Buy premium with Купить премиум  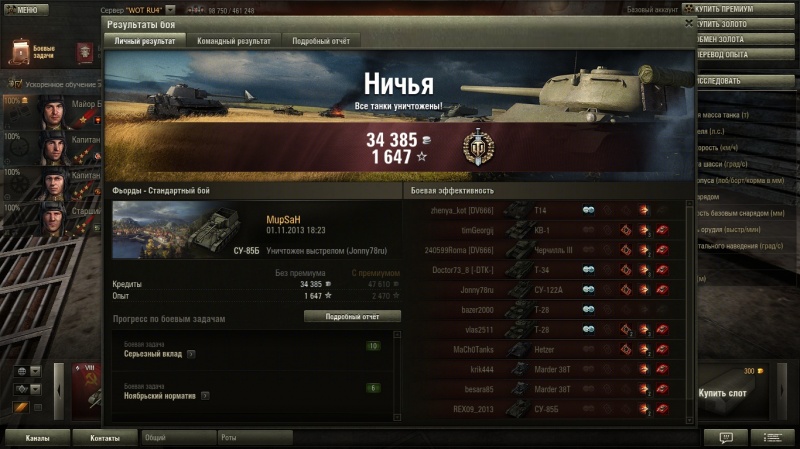pyautogui.click(x=744, y=9)
